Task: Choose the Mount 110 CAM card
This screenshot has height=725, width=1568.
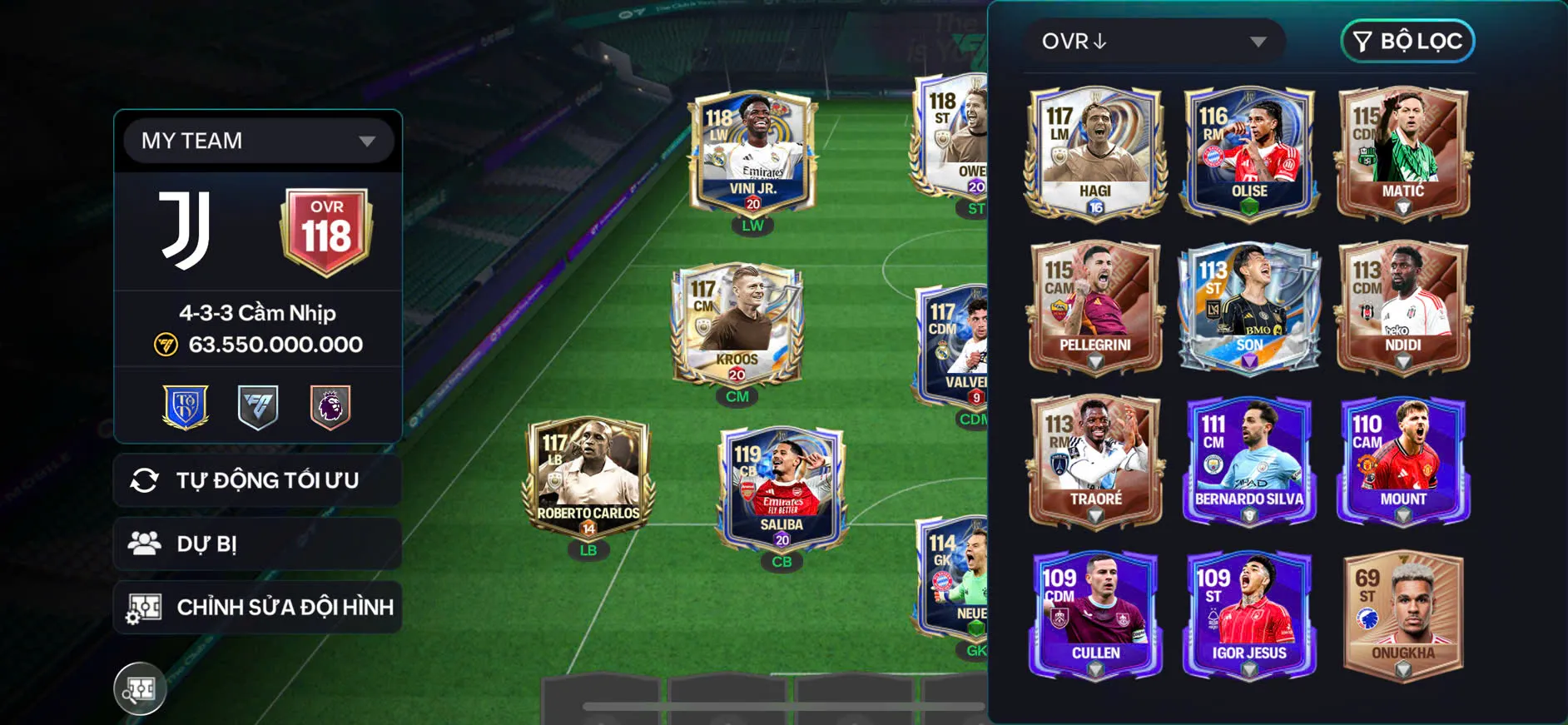Action: (x=1402, y=460)
